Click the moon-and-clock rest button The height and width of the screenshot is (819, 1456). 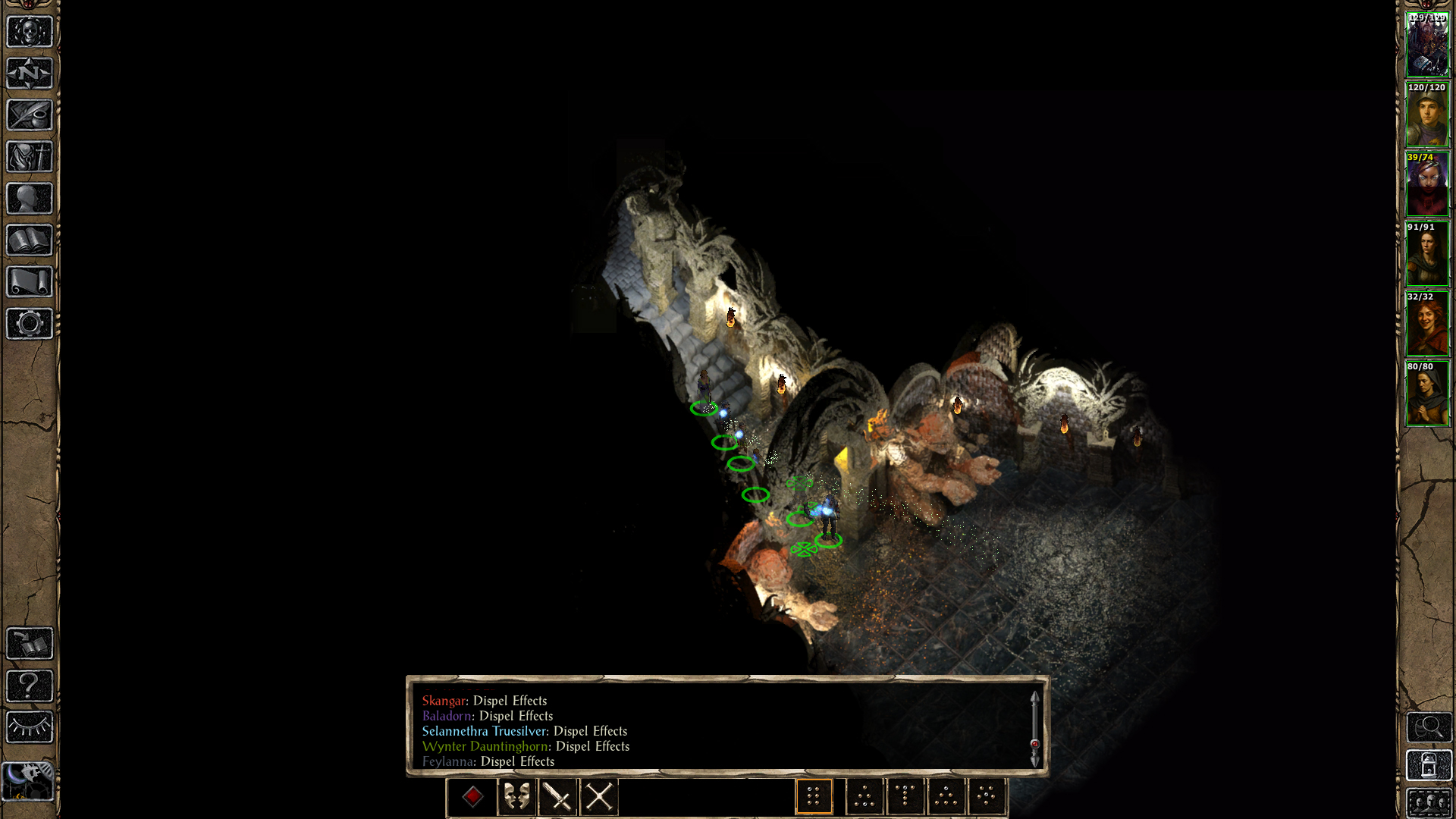coord(28,781)
